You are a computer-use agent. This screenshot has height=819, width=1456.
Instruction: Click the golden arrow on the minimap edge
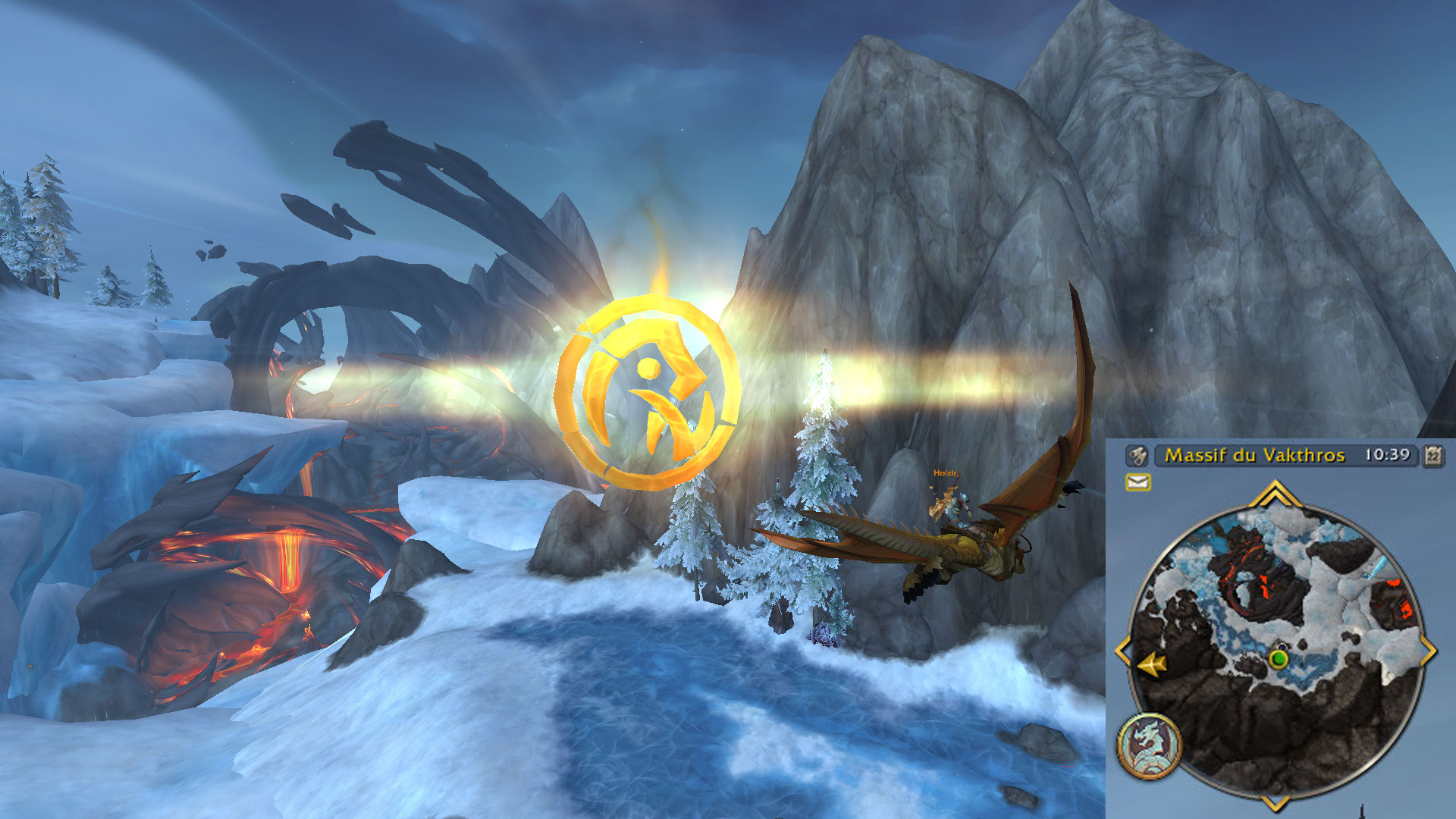tap(1152, 665)
